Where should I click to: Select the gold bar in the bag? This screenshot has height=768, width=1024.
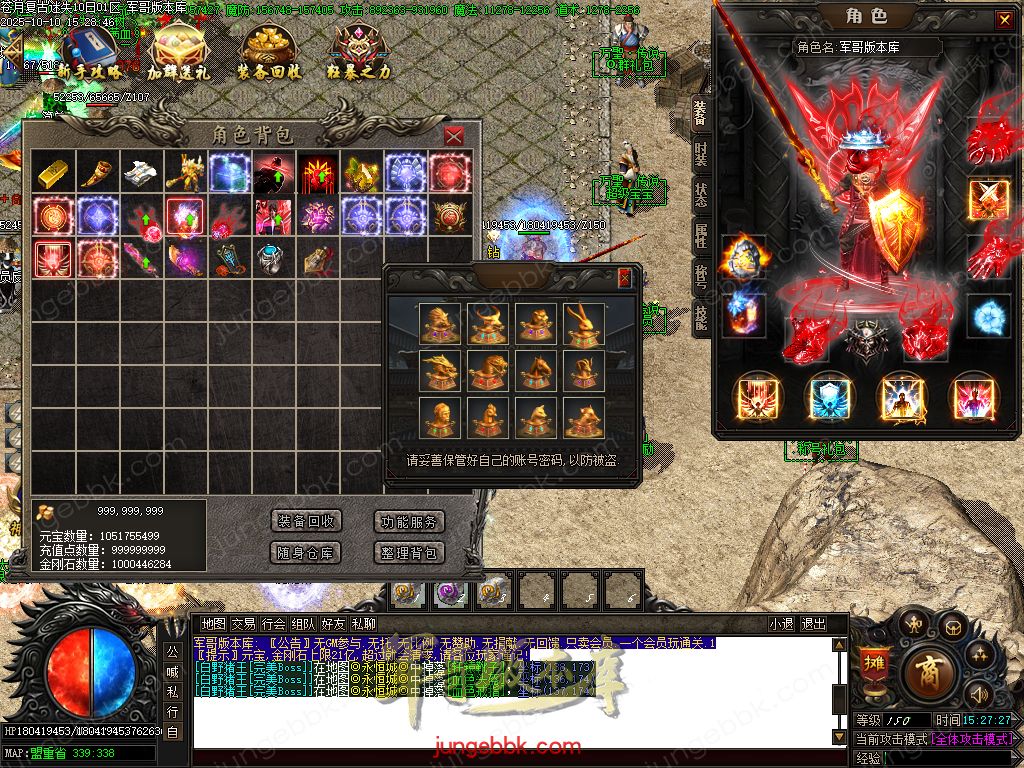[x=52, y=172]
